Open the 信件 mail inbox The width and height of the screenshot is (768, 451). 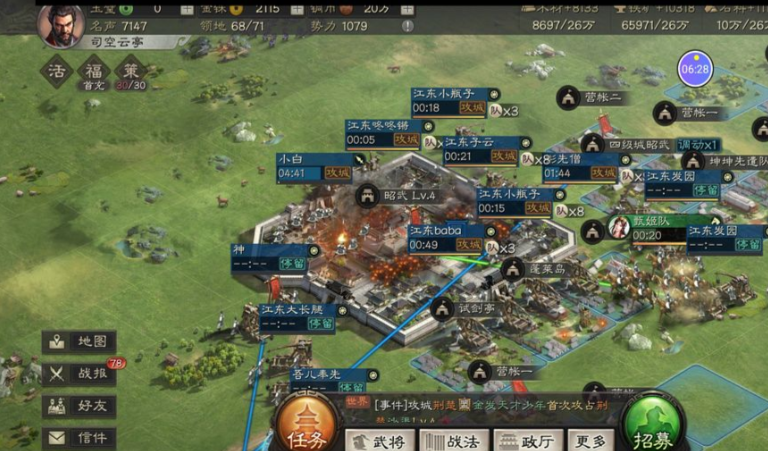tap(79, 438)
